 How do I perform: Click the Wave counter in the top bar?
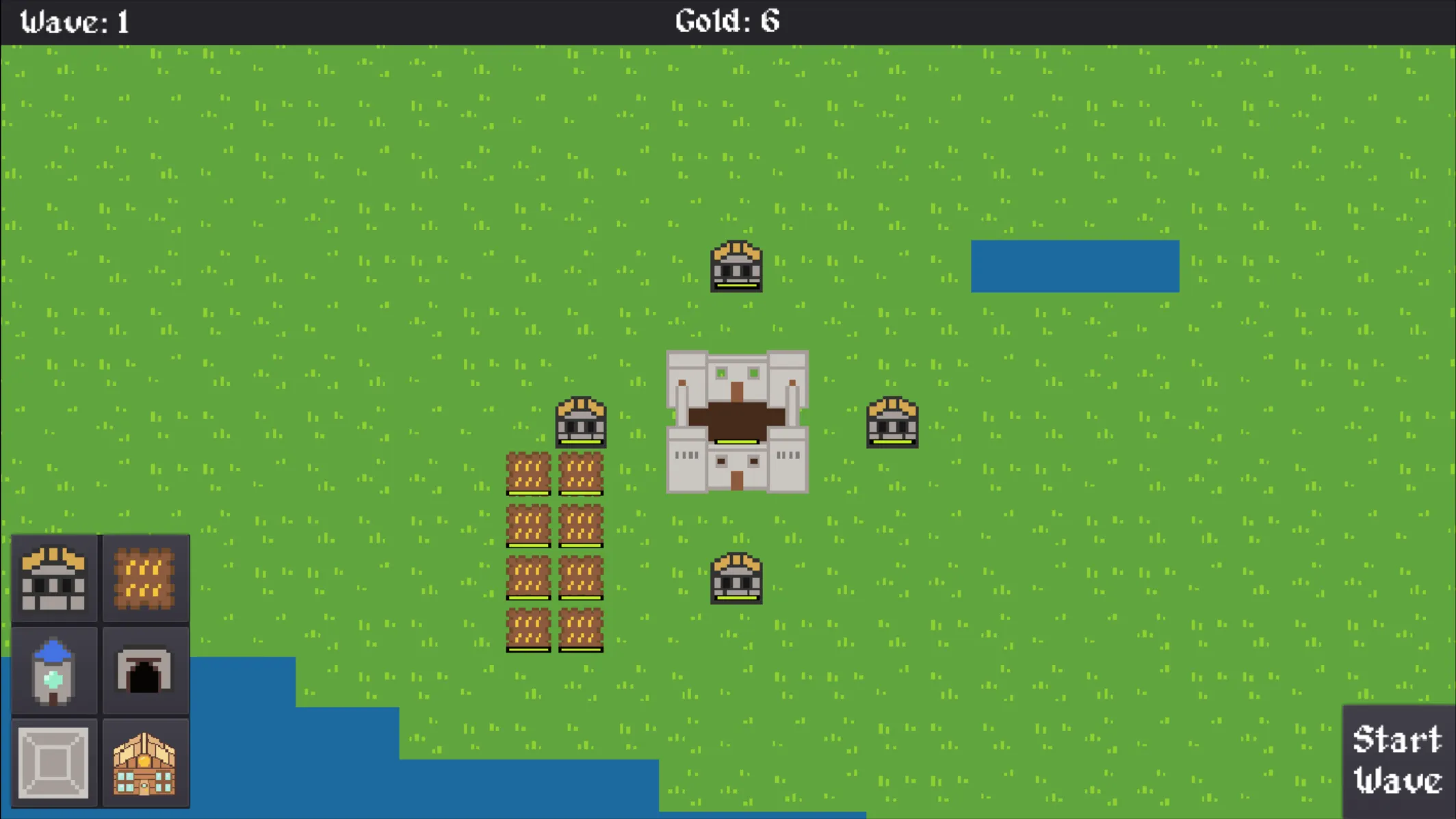(x=75, y=21)
